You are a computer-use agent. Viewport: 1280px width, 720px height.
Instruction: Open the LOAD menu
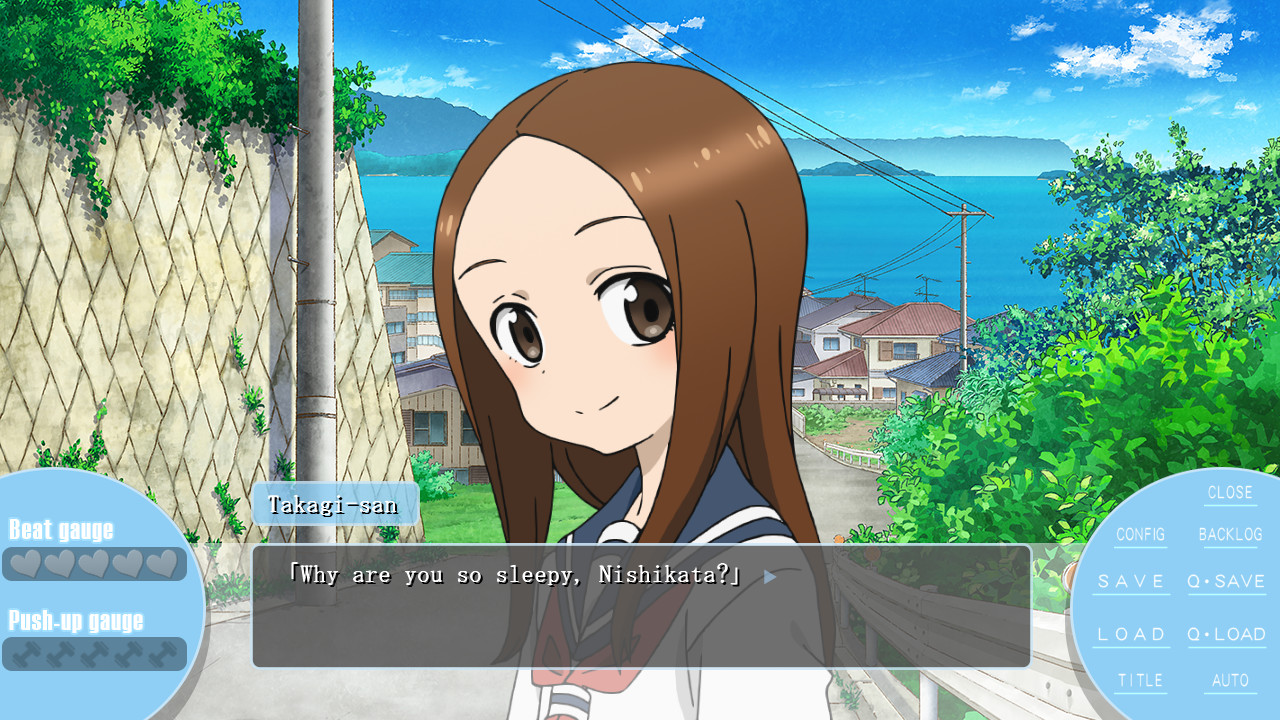coord(1131,634)
